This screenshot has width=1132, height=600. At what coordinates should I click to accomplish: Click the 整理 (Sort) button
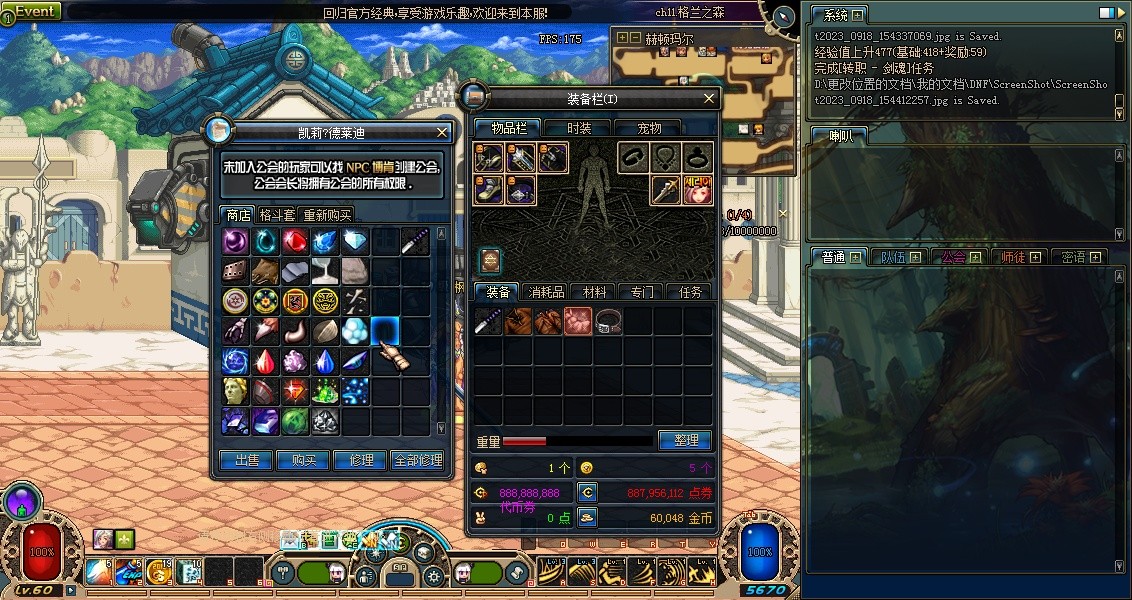click(x=684, y=440)
